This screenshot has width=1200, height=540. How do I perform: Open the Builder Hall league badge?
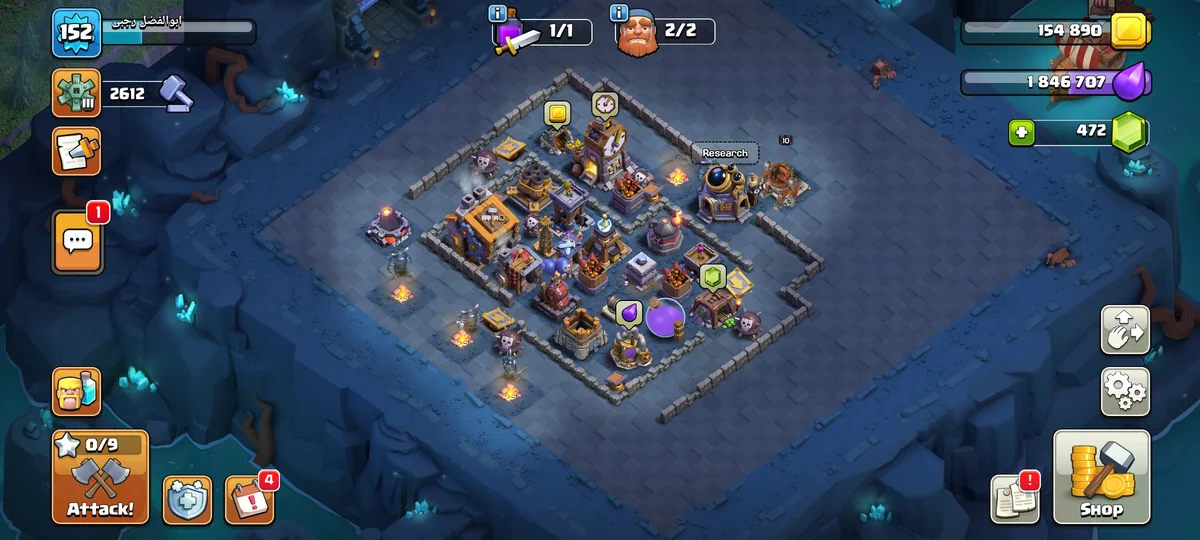point(77,94)
